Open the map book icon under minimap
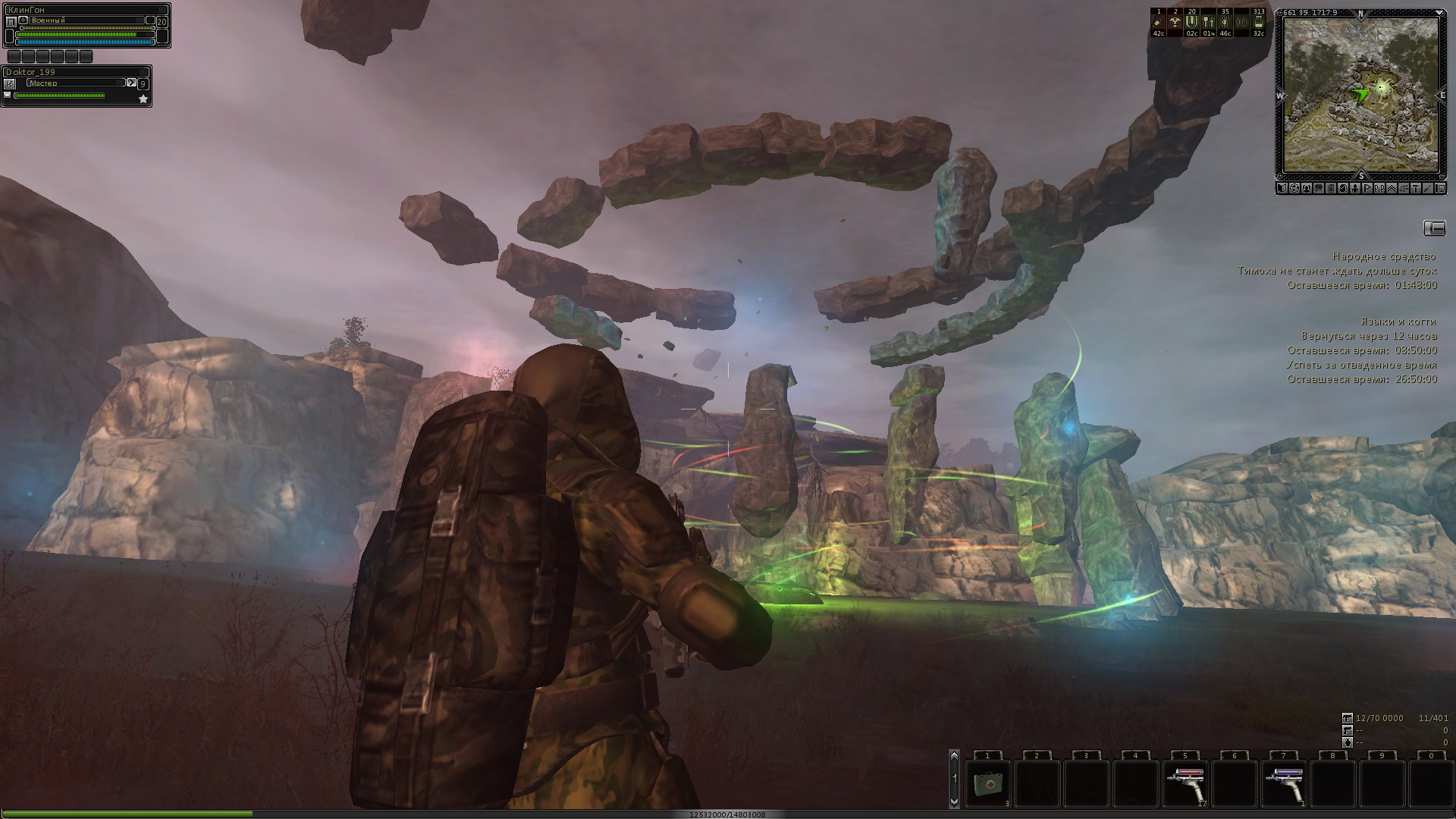The width and height of the screenshot is (1456, 819). 1282,188
